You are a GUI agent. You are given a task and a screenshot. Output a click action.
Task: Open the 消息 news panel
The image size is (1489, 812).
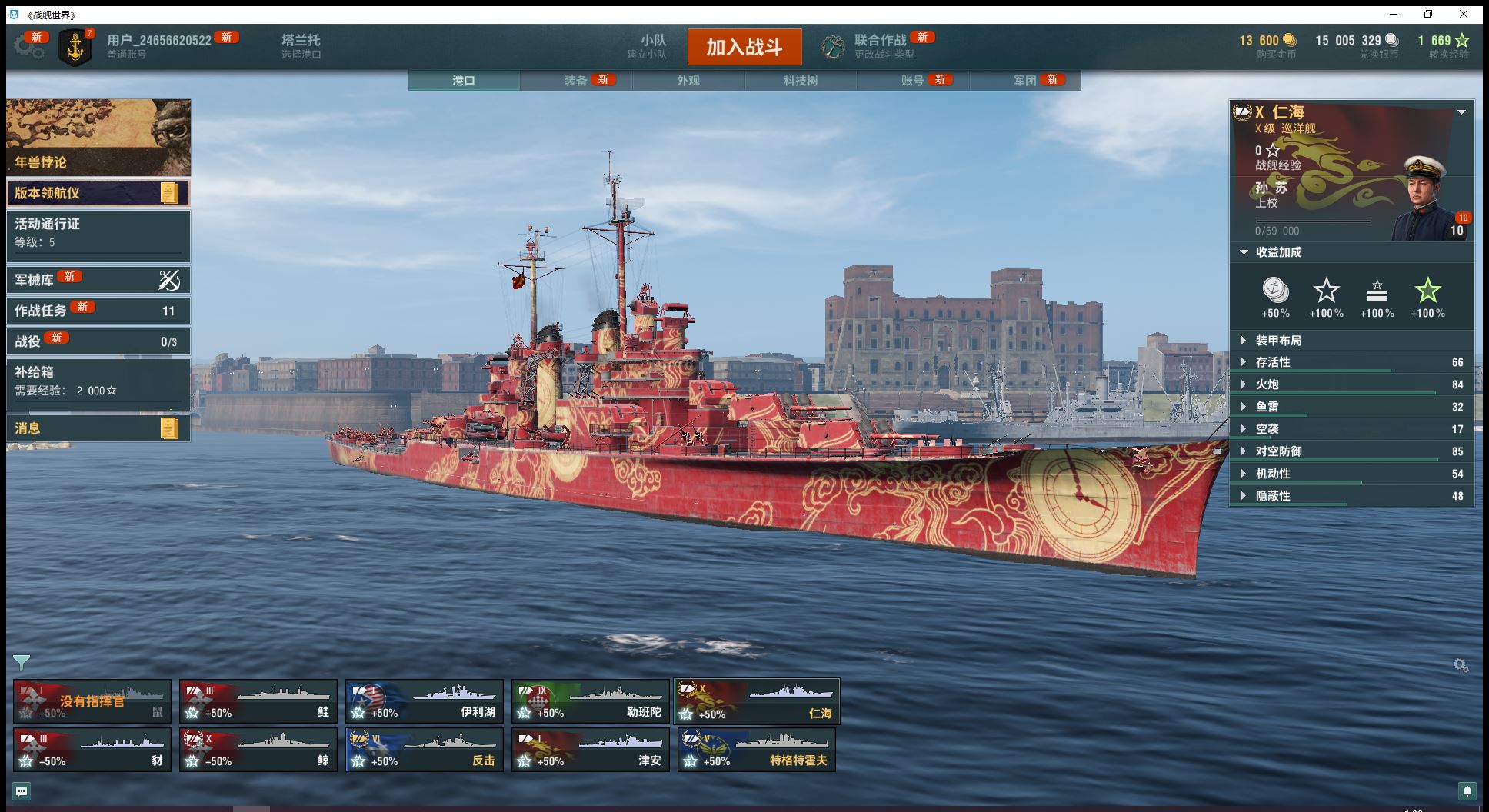click(98, 428)
